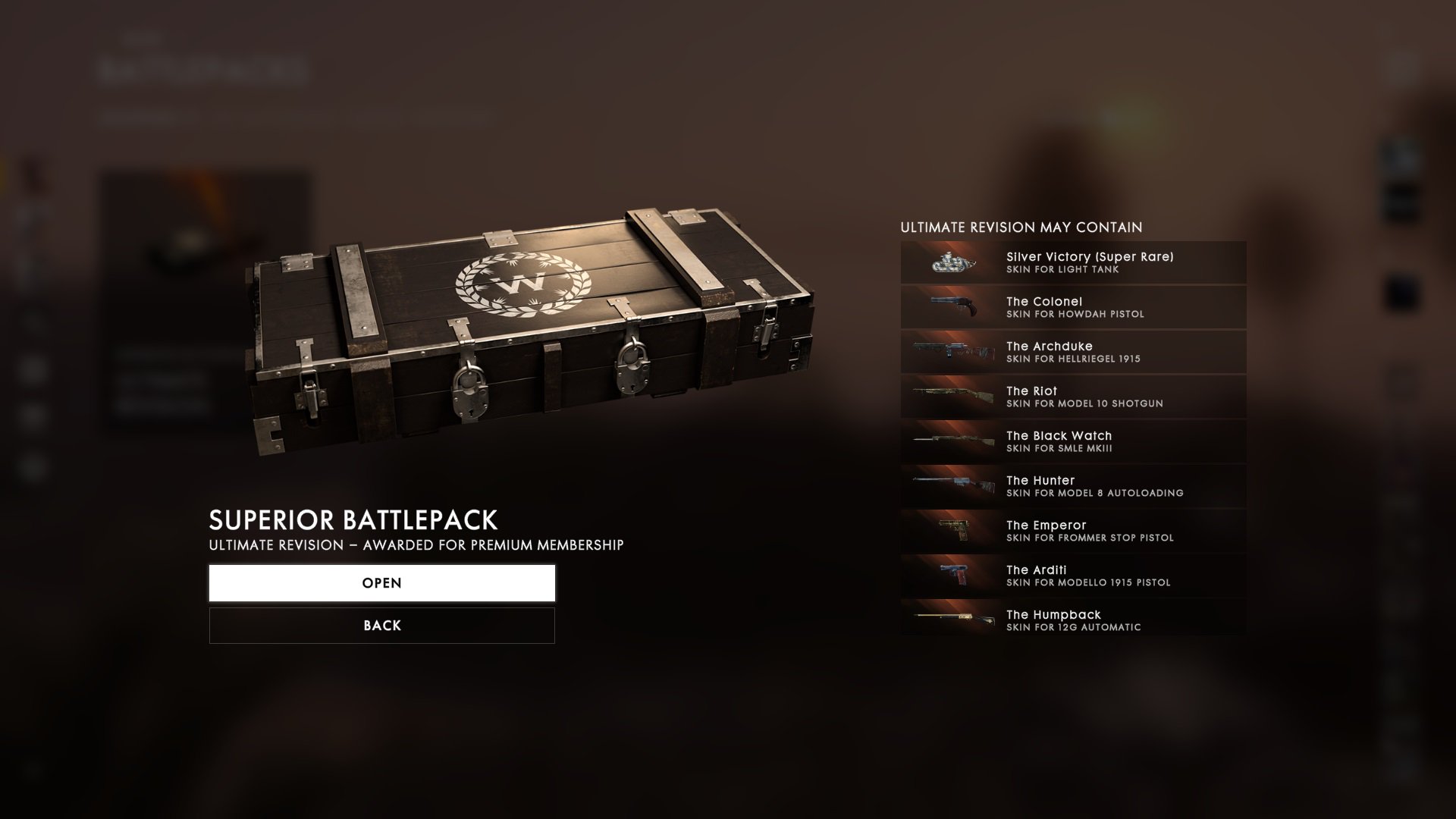1456x819 pixels.
Task: Choose The Colonel Howdah Pistol skin row
Action: (x=1073, y=307)
